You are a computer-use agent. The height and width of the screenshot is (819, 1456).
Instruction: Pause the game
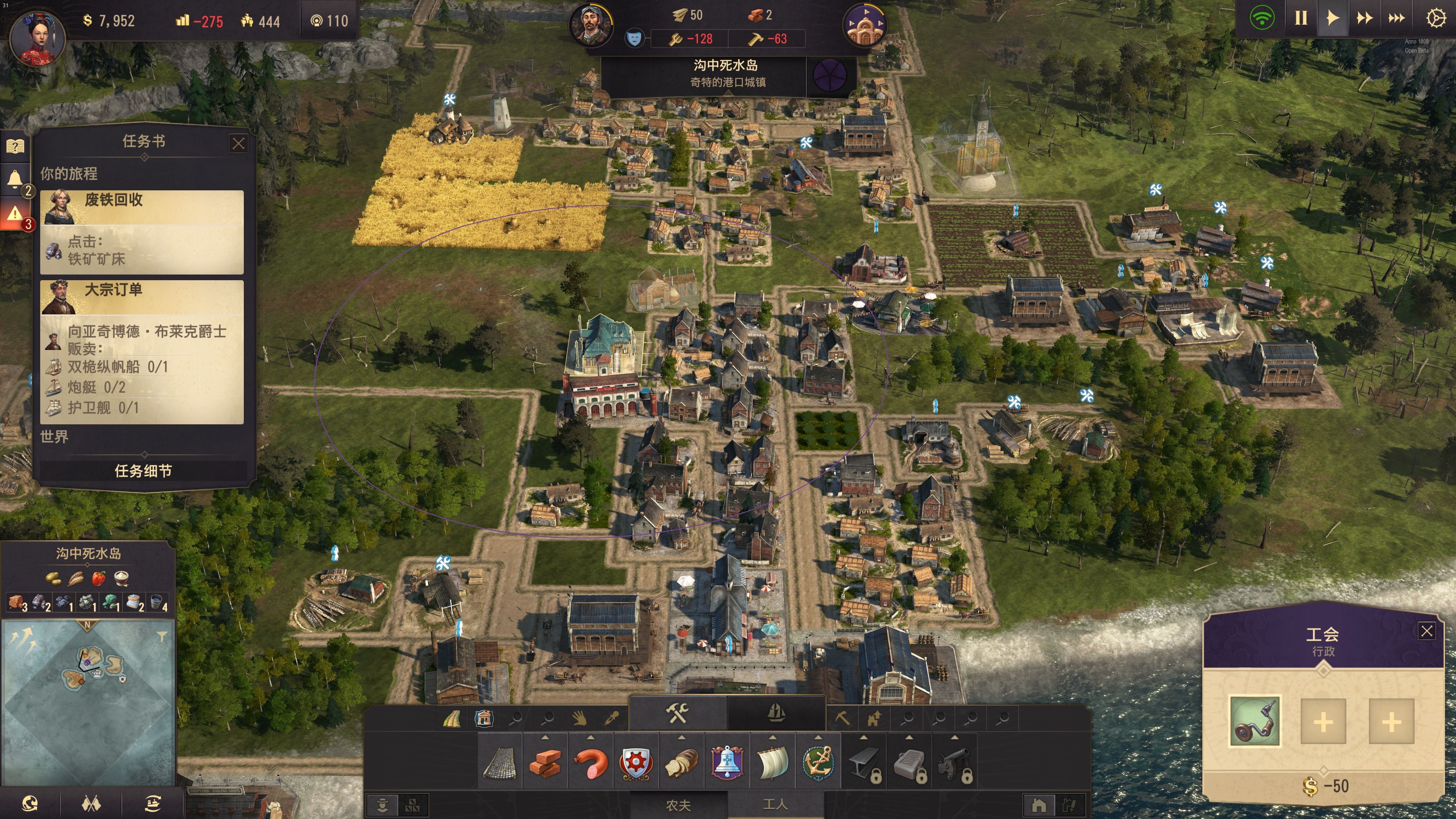[1301, 18]
